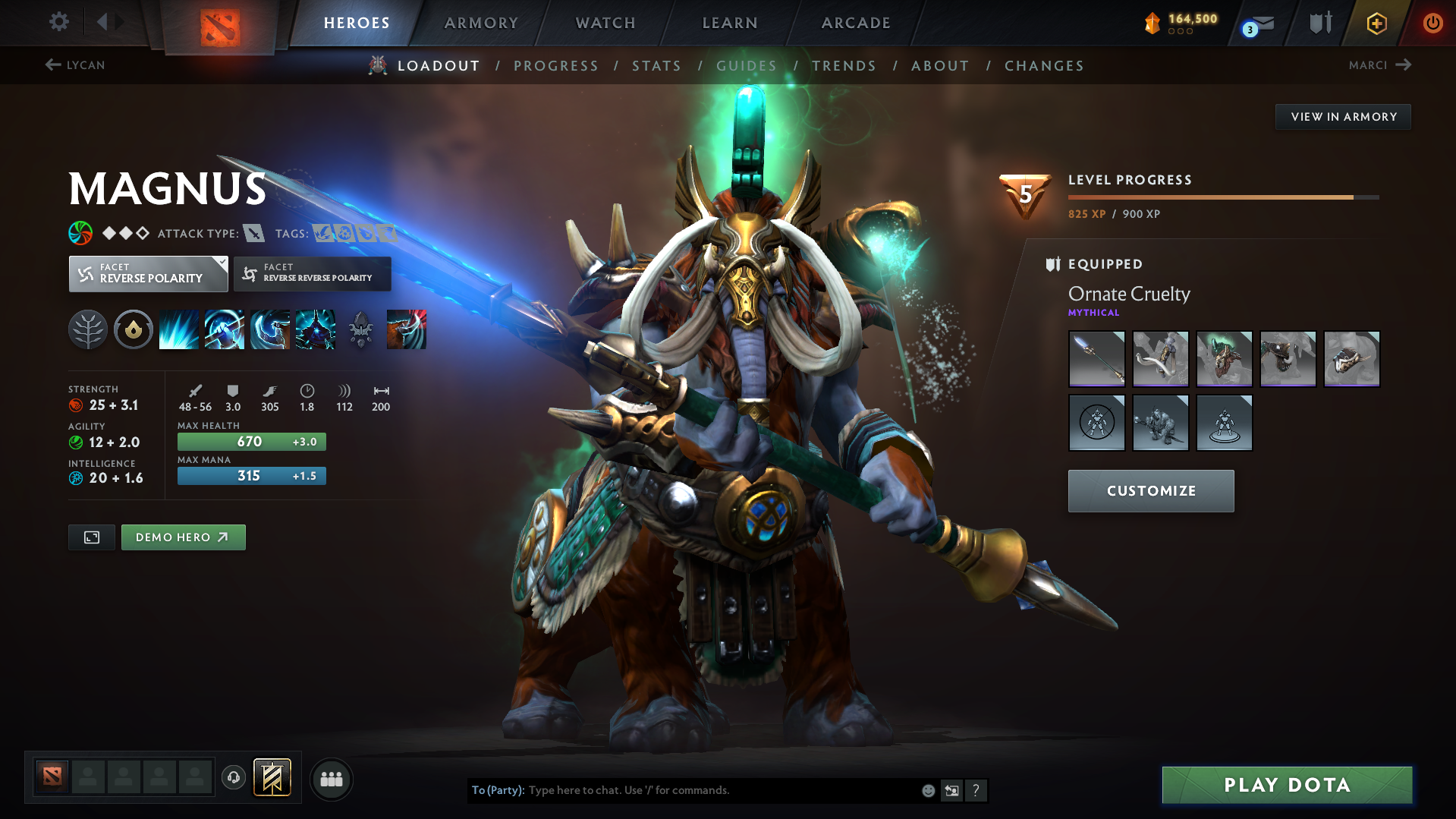The width and height of the screenshot is (1456, 819).
Task: Click the settings gear icon
Action: (58, 23)
